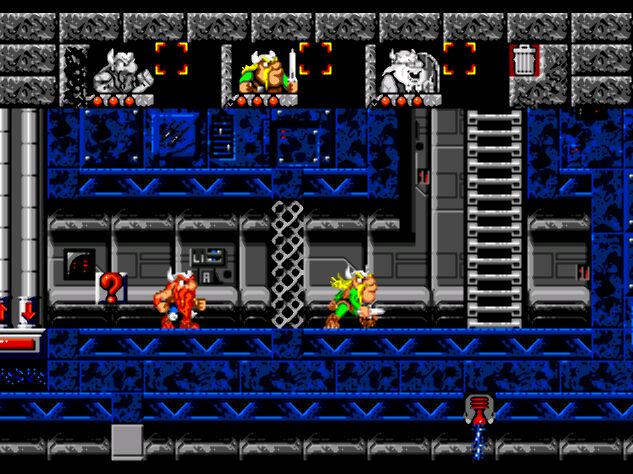Select the active Baleog portrait with sword
Screen dimensions: 633x474
click(264, 70)
